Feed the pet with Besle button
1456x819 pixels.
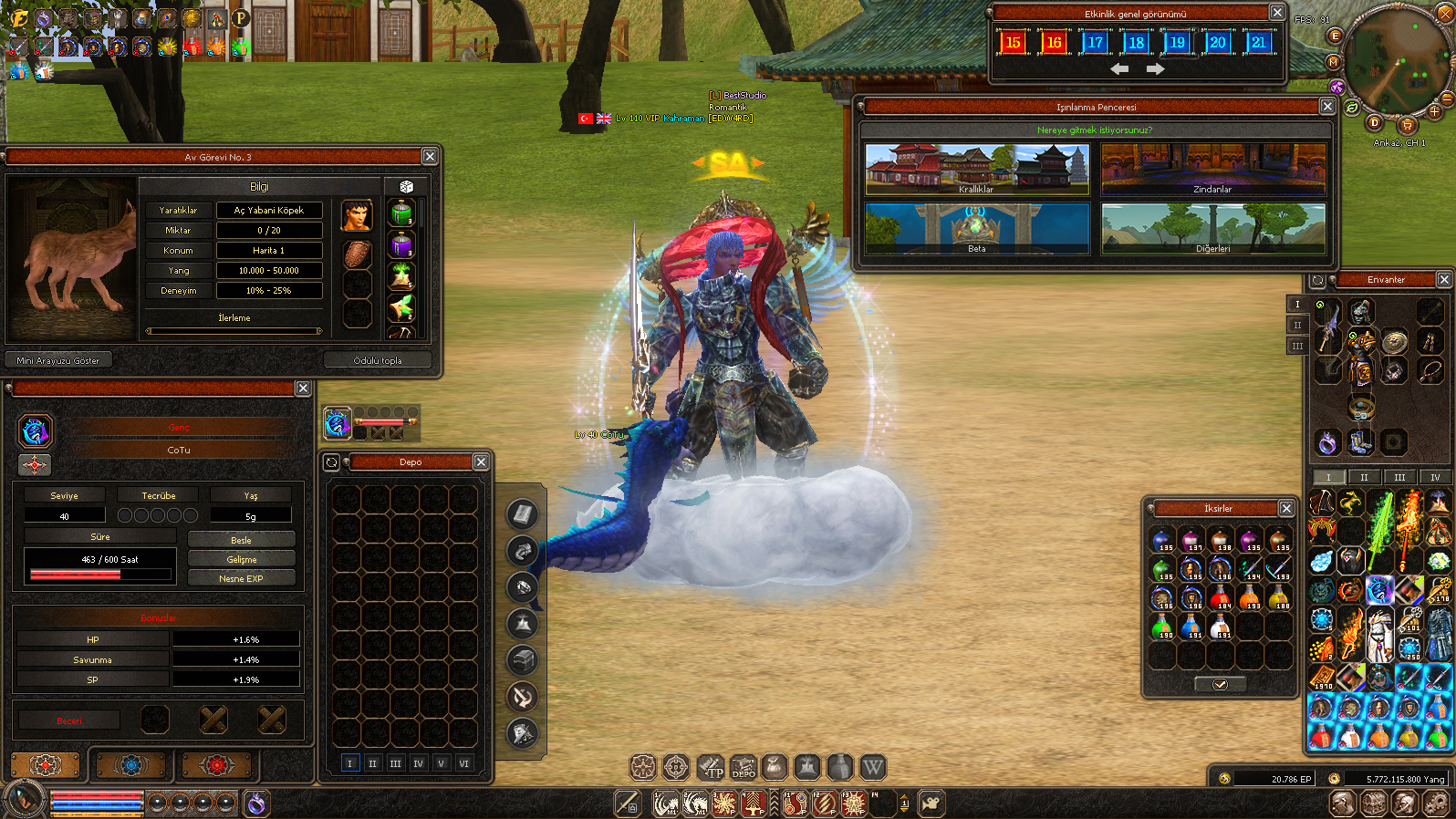click(241, 540)
